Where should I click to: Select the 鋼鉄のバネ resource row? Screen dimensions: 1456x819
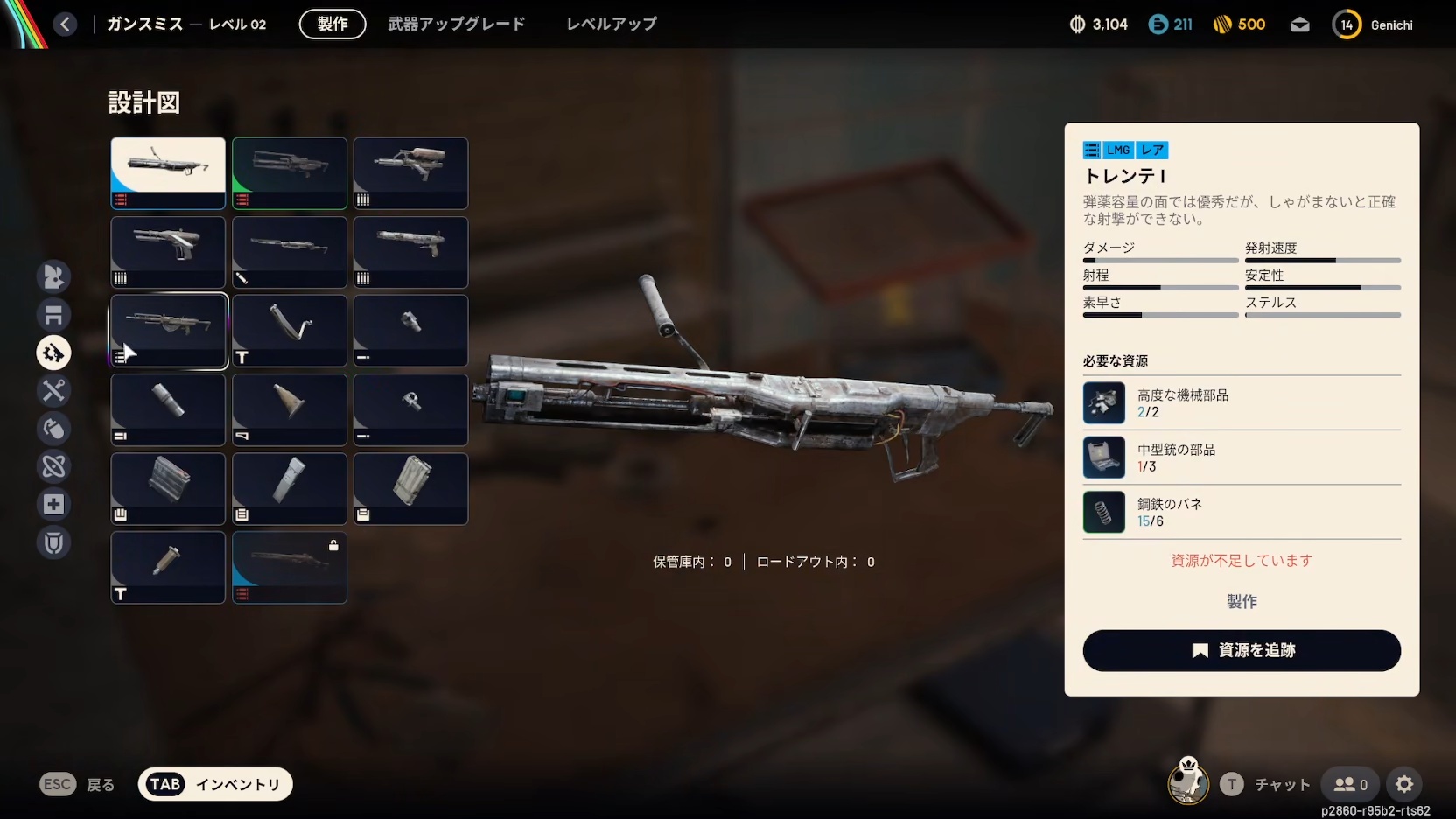(1241, 512)
